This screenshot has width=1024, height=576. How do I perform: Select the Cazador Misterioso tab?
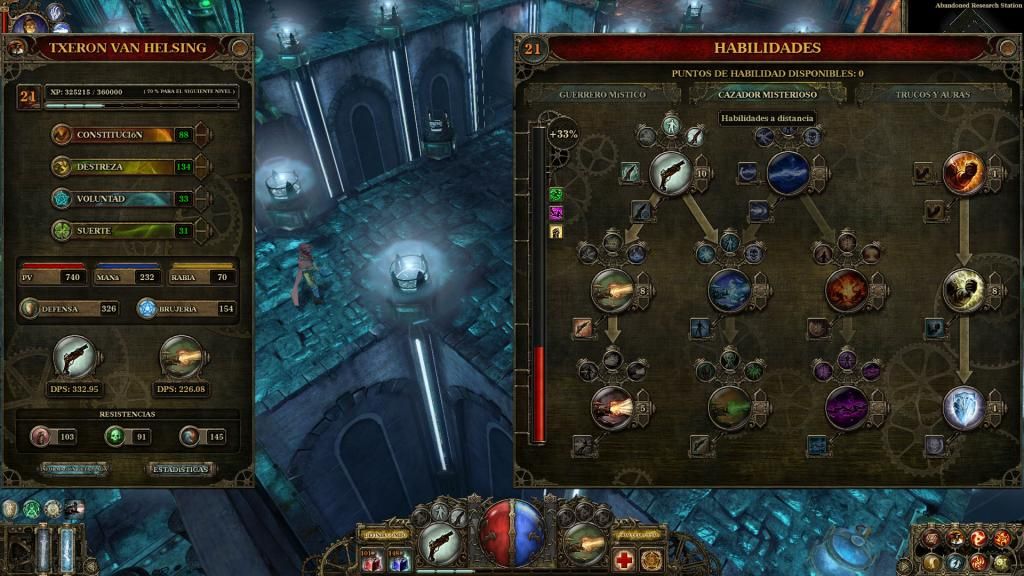pos(767,94)
